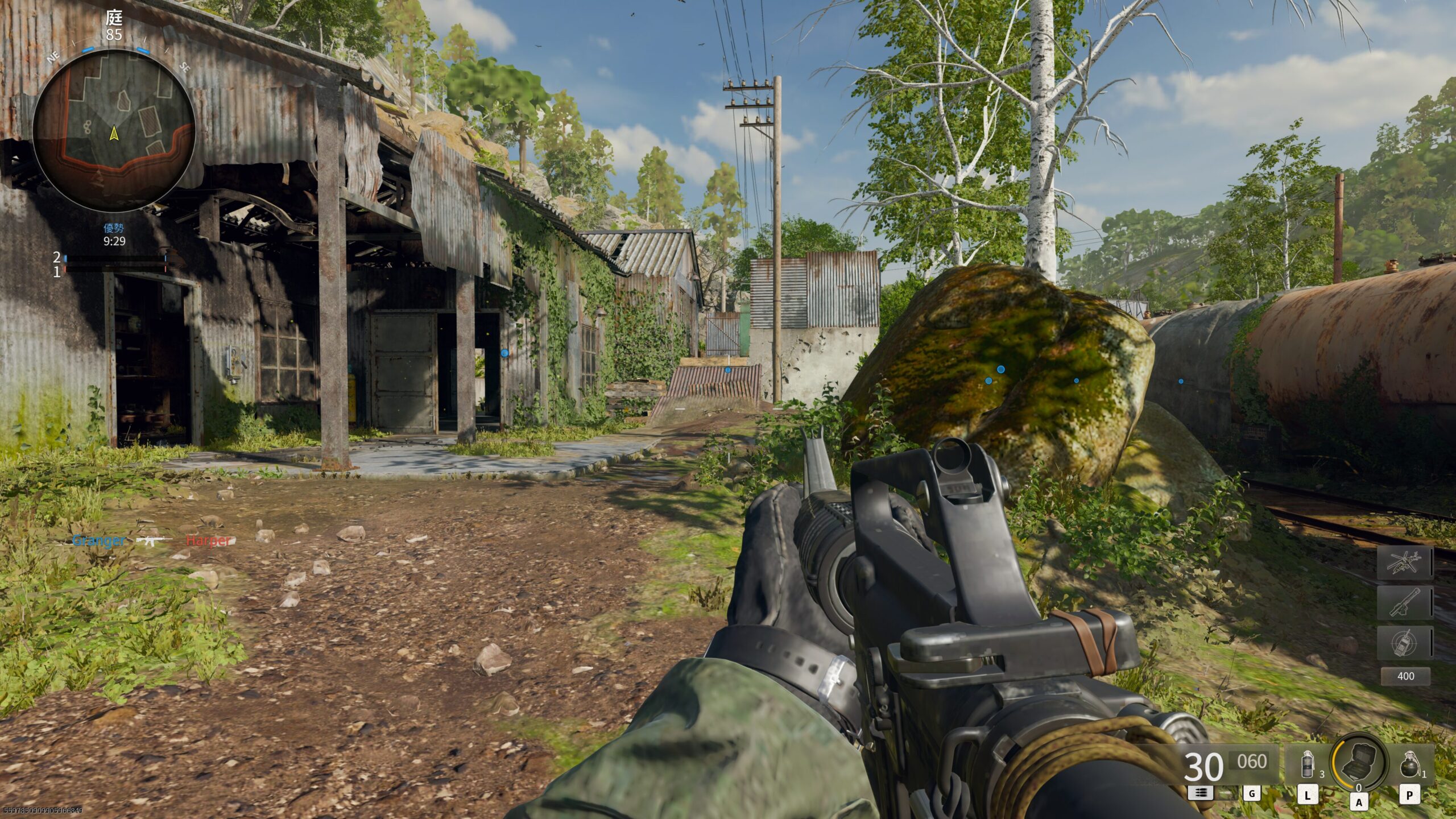The width and height of the screenshot is (1456, 819).
Task: Toggle the bullet fire-mode icon
Action: 1200,793
